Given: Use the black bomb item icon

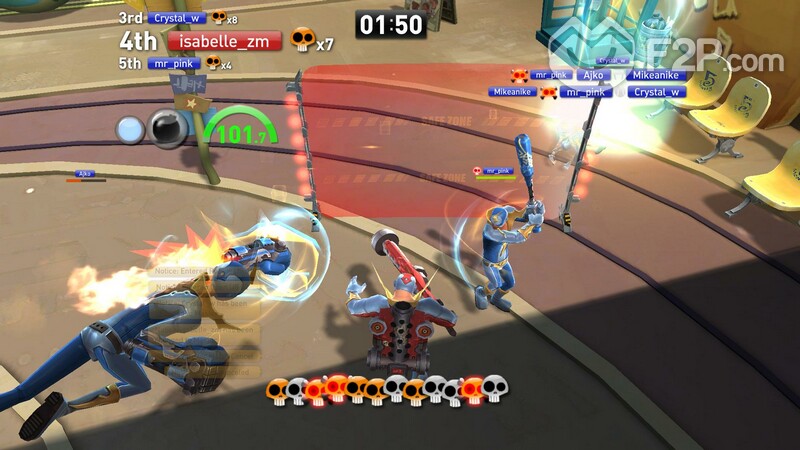Looking at the screenshot, I should pyautogui.click(x=166, y=129).
